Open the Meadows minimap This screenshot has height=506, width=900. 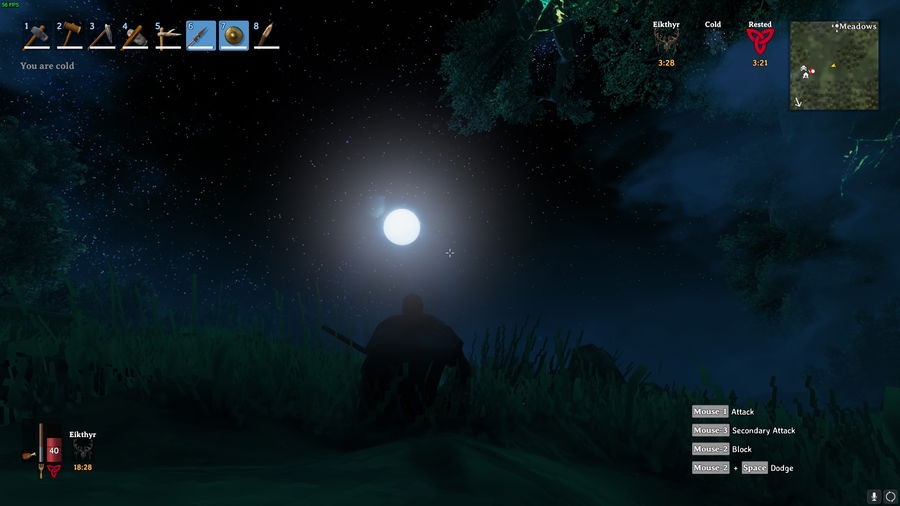pos(834,66)
